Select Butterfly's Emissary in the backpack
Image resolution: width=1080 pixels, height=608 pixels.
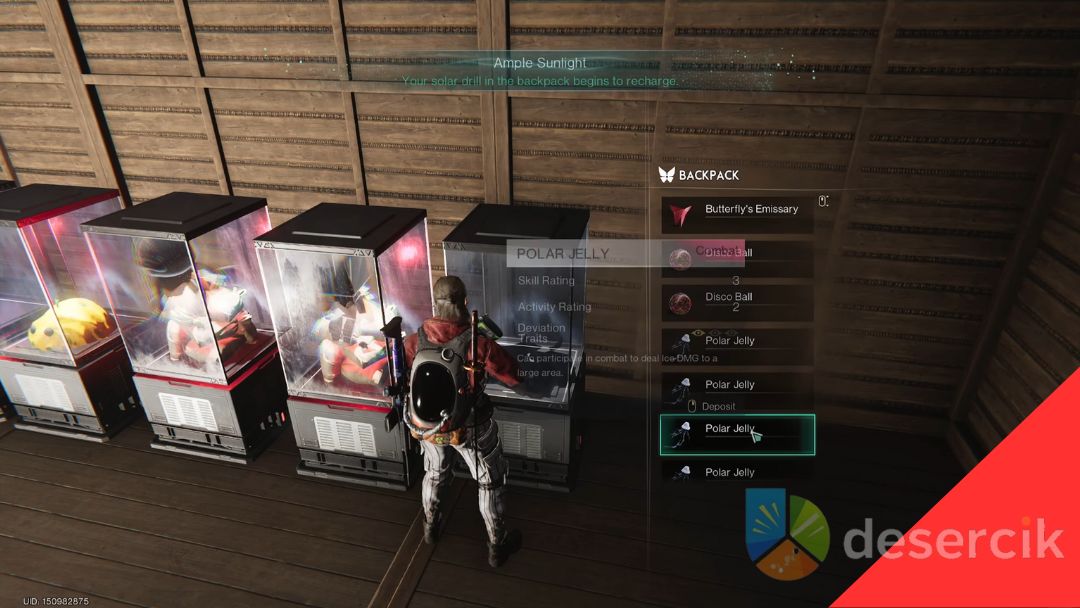[x=737, y=212]
